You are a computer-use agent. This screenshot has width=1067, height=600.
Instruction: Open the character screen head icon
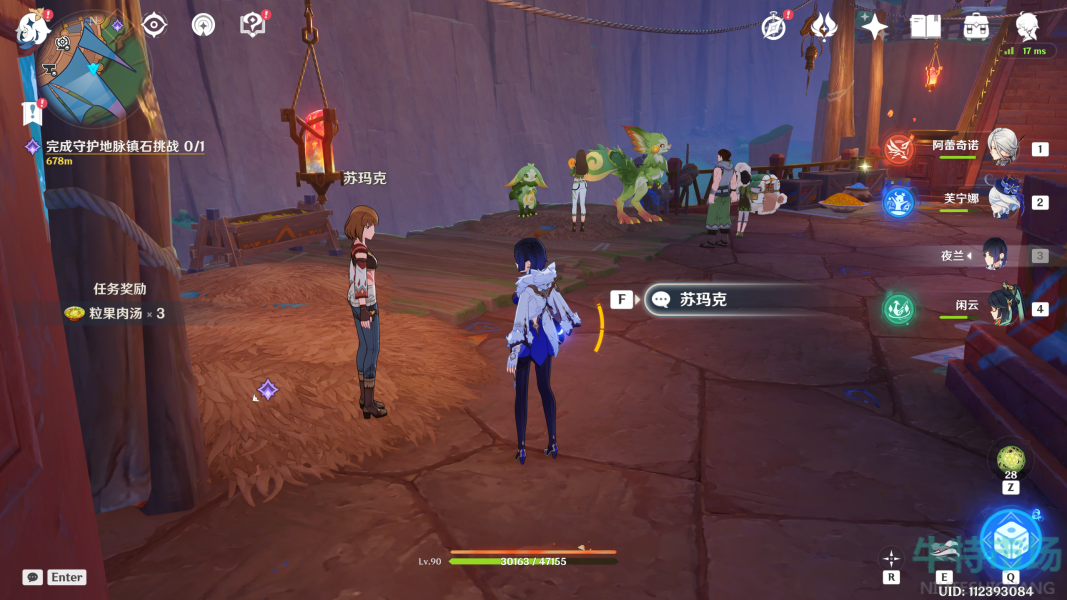(x=1027, y=26)
